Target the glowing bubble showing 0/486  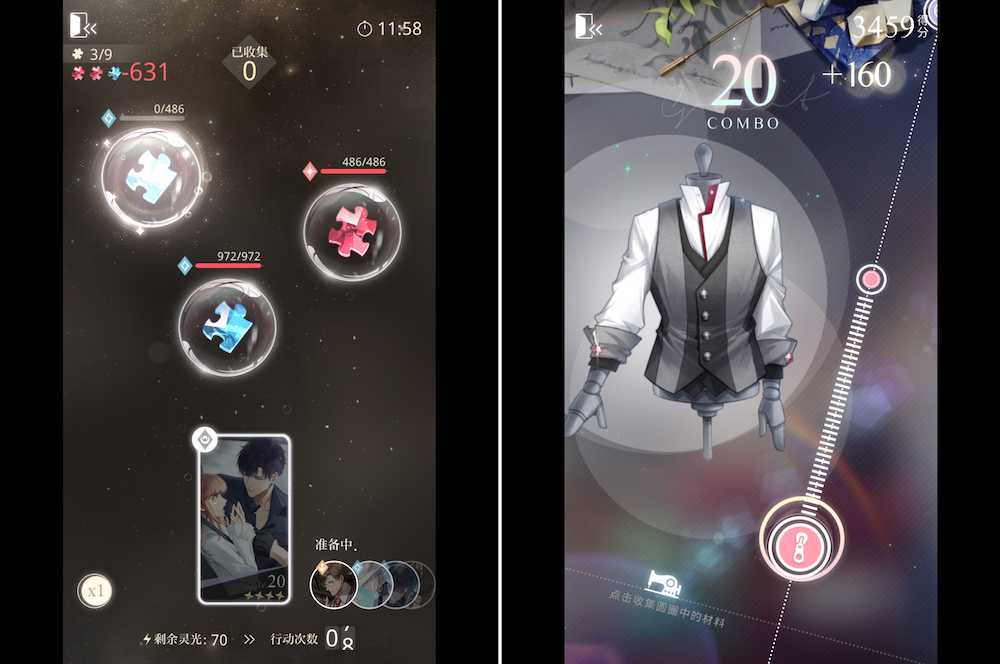[x=151, y=176]
